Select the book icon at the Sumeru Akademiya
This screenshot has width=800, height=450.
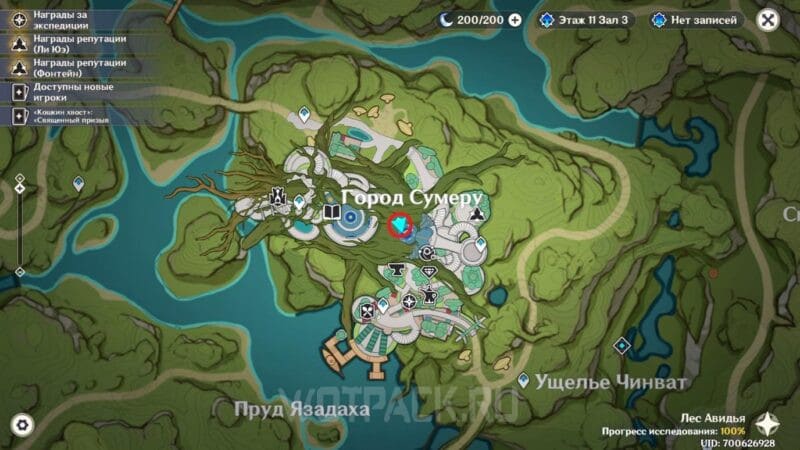(331, 212)
